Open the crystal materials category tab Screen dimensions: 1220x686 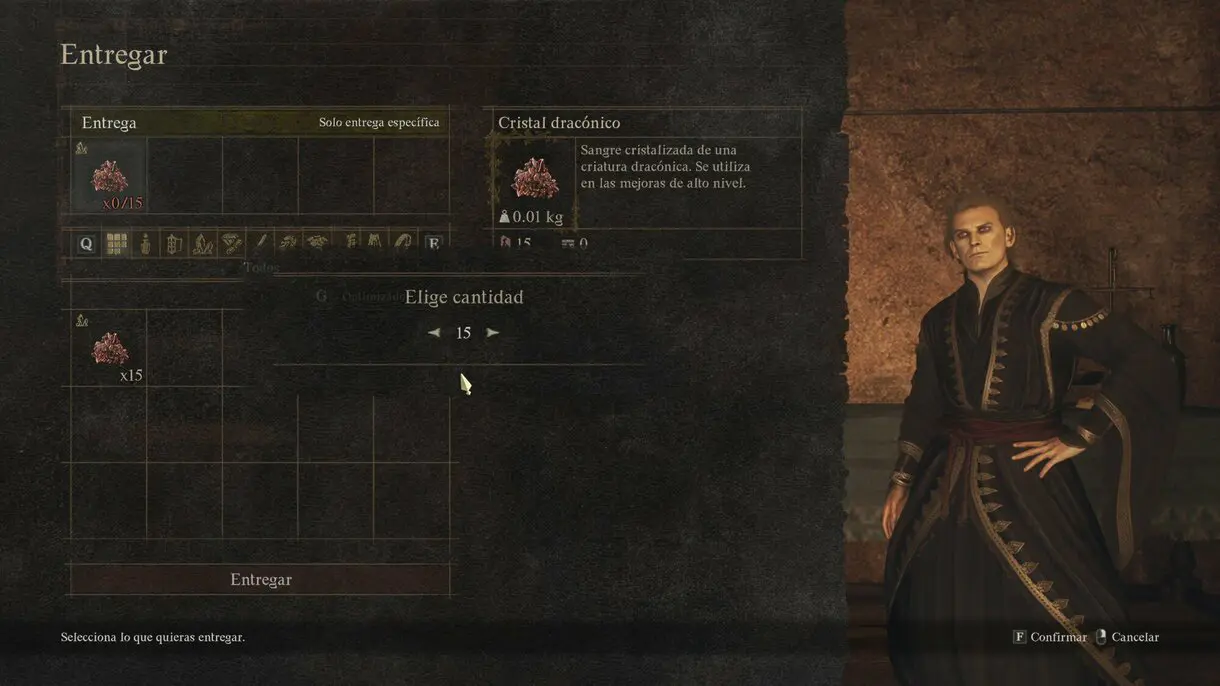pyautogui.click(x=203, y=243)
